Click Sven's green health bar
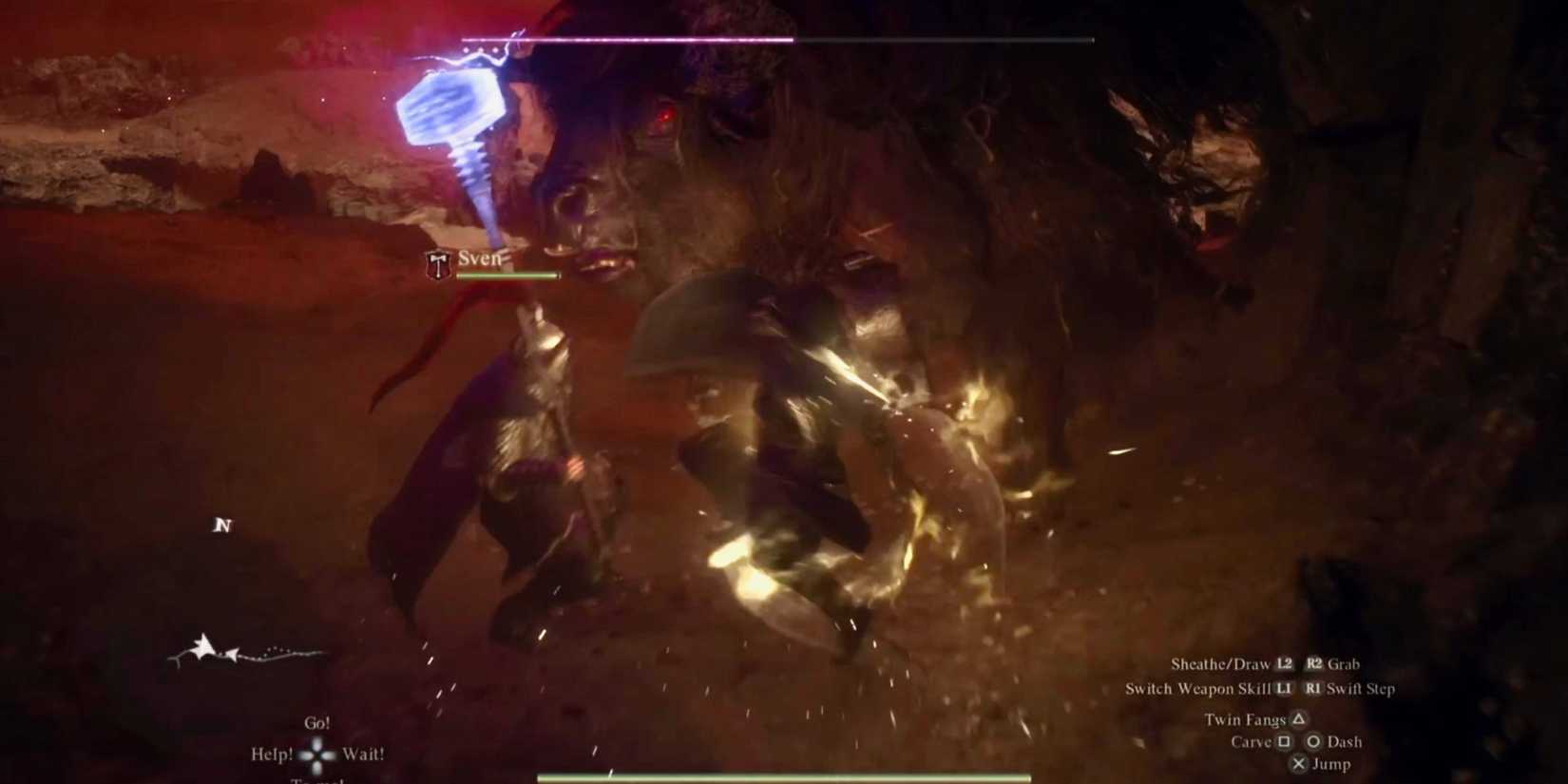Screen dimensions: 1568x784 507,276
